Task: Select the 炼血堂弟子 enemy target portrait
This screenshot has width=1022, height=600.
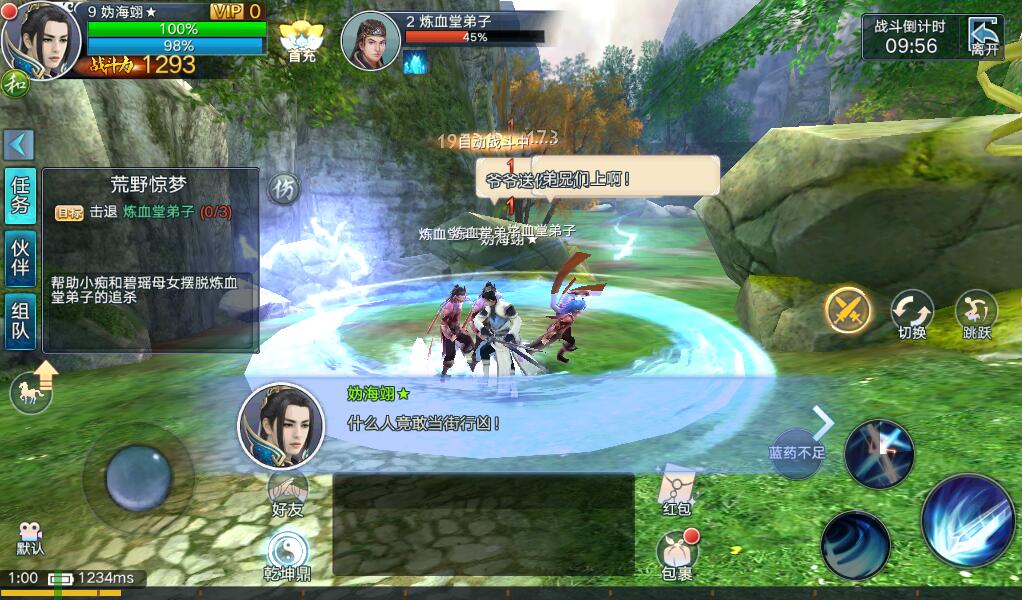Action: (371, 42)
